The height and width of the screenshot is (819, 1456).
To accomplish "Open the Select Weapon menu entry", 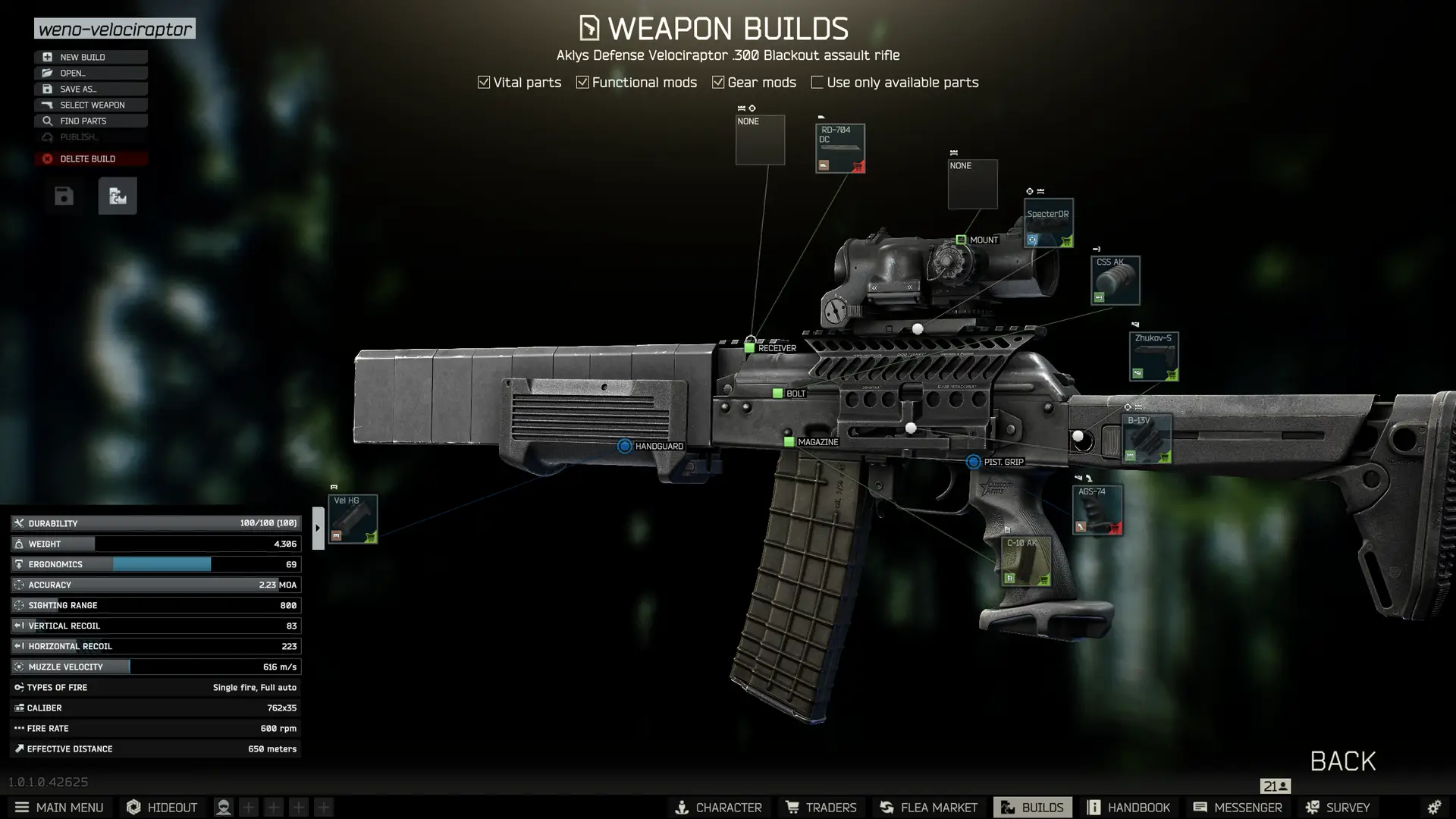I will pyautogui.click(x=90, y=105).
